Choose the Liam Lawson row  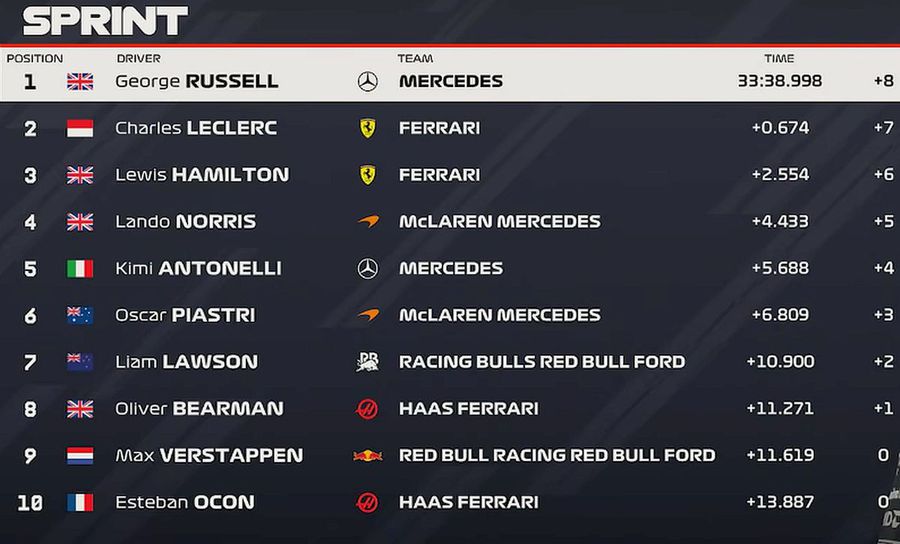tap(187, 362)
